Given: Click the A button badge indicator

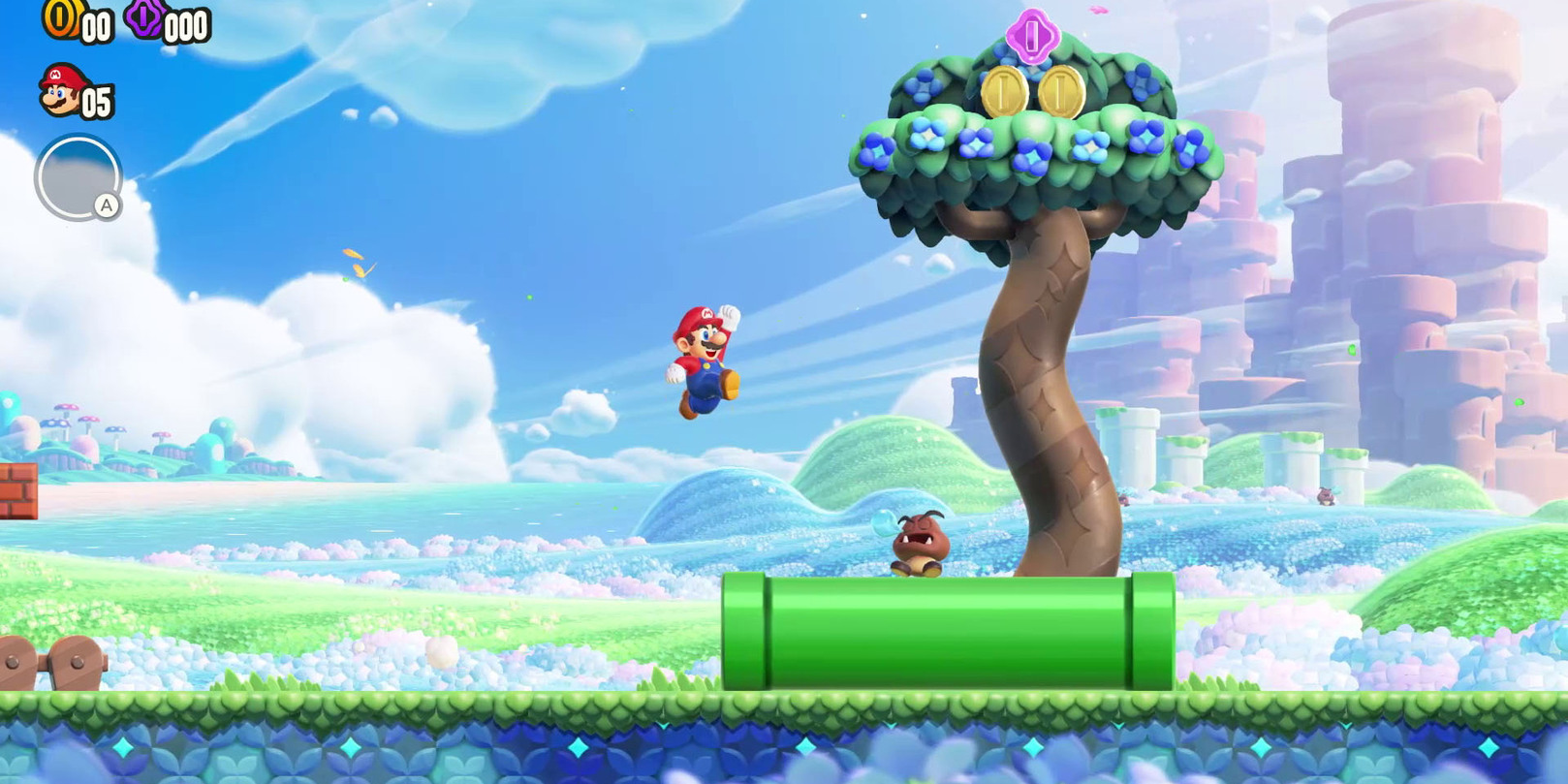Looking at the screenshot, I should click(107, 205).
